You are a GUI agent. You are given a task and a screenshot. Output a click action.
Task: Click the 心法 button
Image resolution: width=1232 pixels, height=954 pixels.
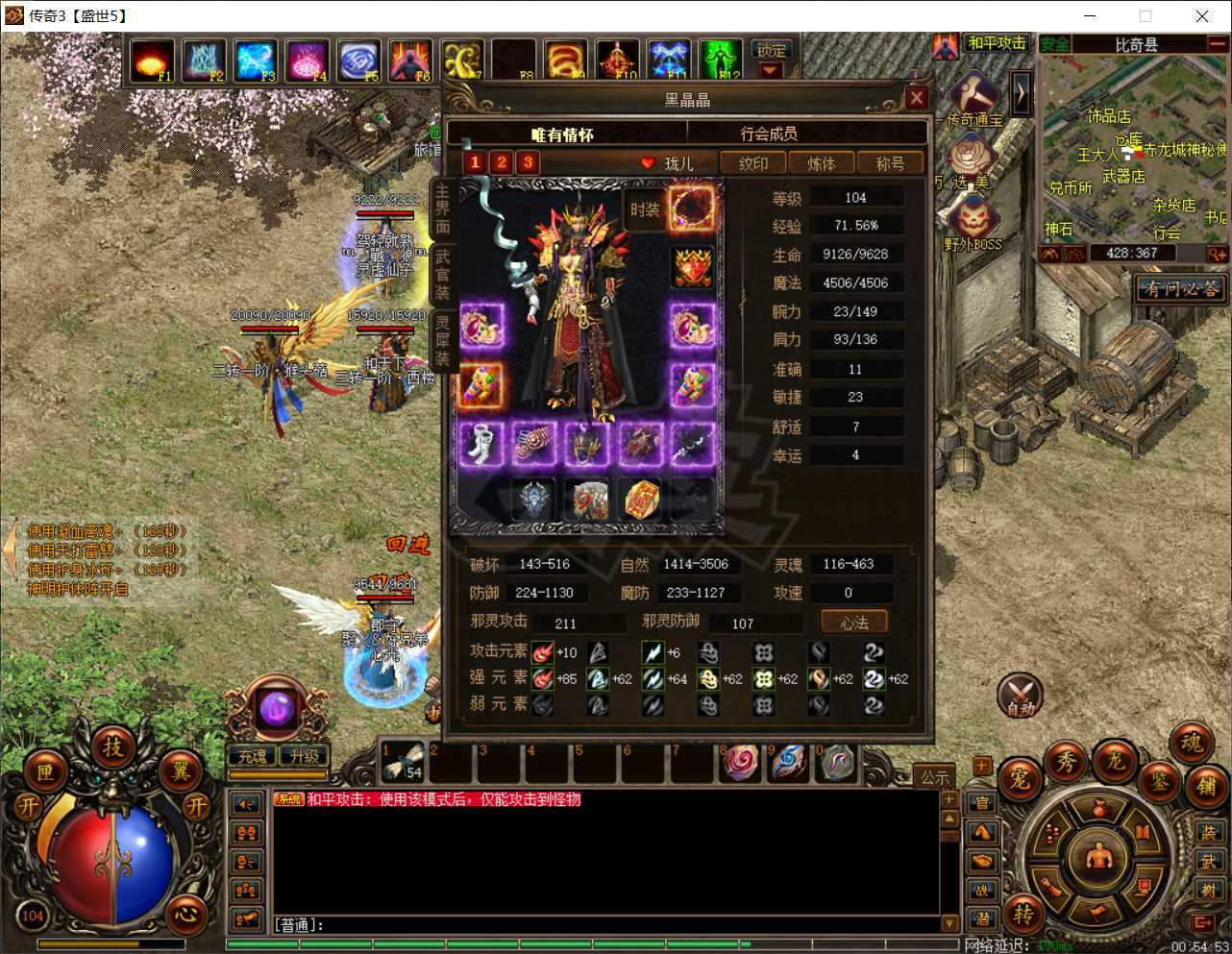(854, 623)
